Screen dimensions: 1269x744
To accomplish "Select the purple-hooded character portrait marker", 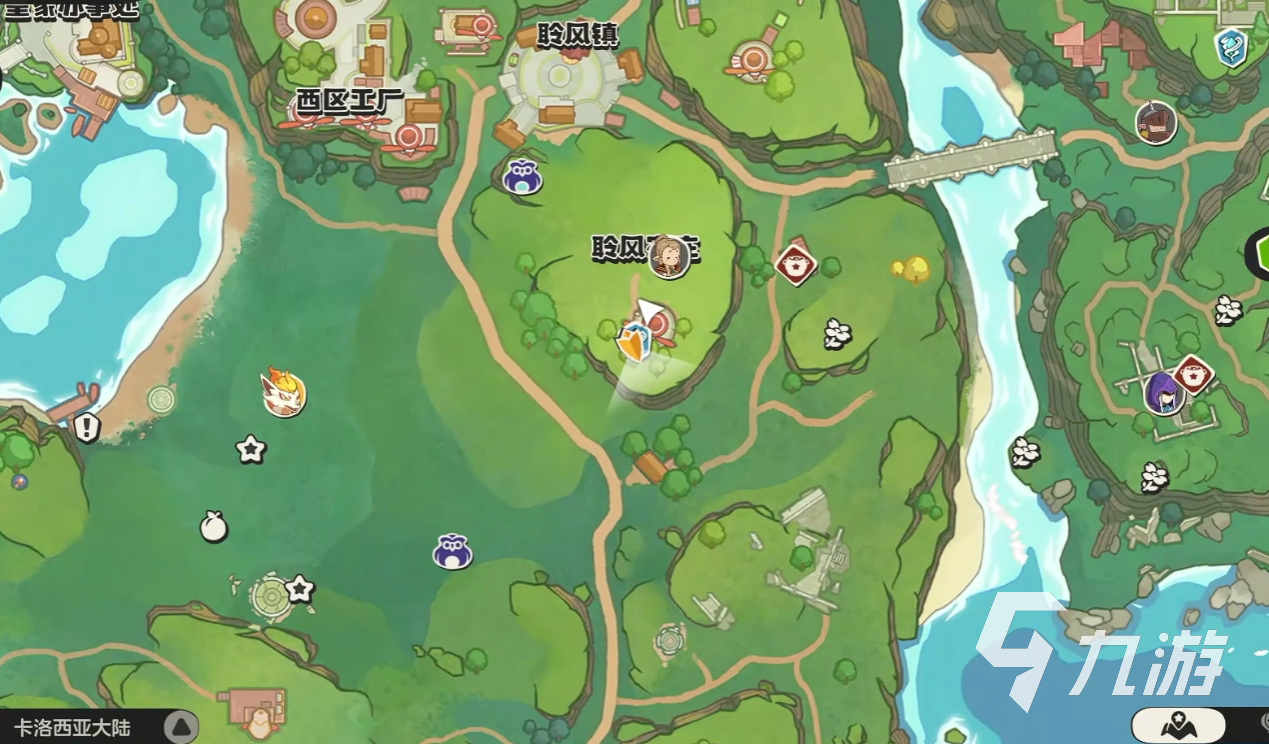I will [x=1163, y=392].
